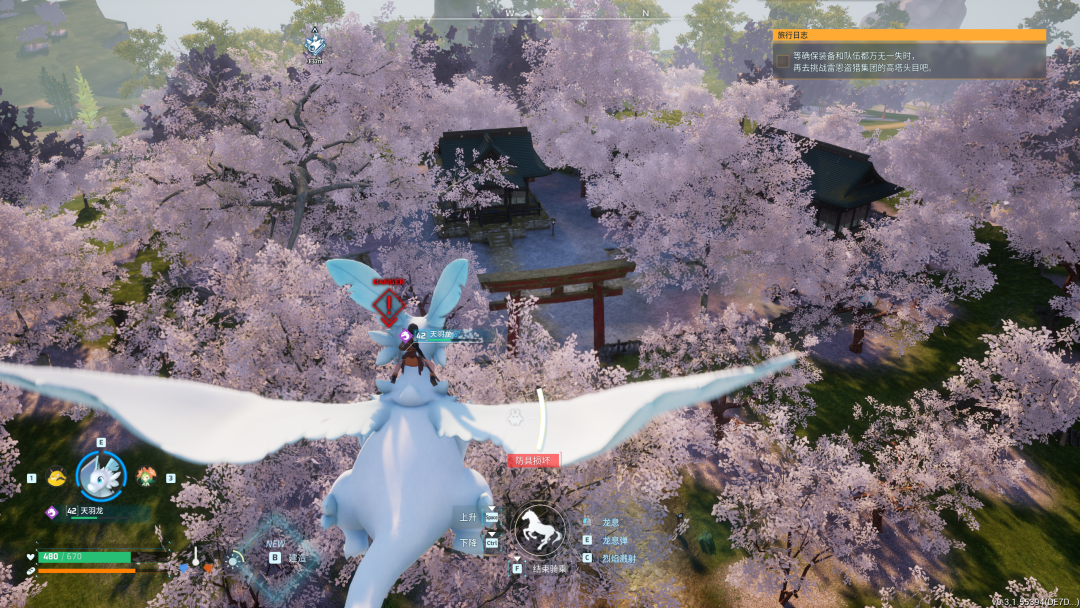Click the sun time-of-day indicator
This screenshot has width=1080, height=608.
coord(235,560)
